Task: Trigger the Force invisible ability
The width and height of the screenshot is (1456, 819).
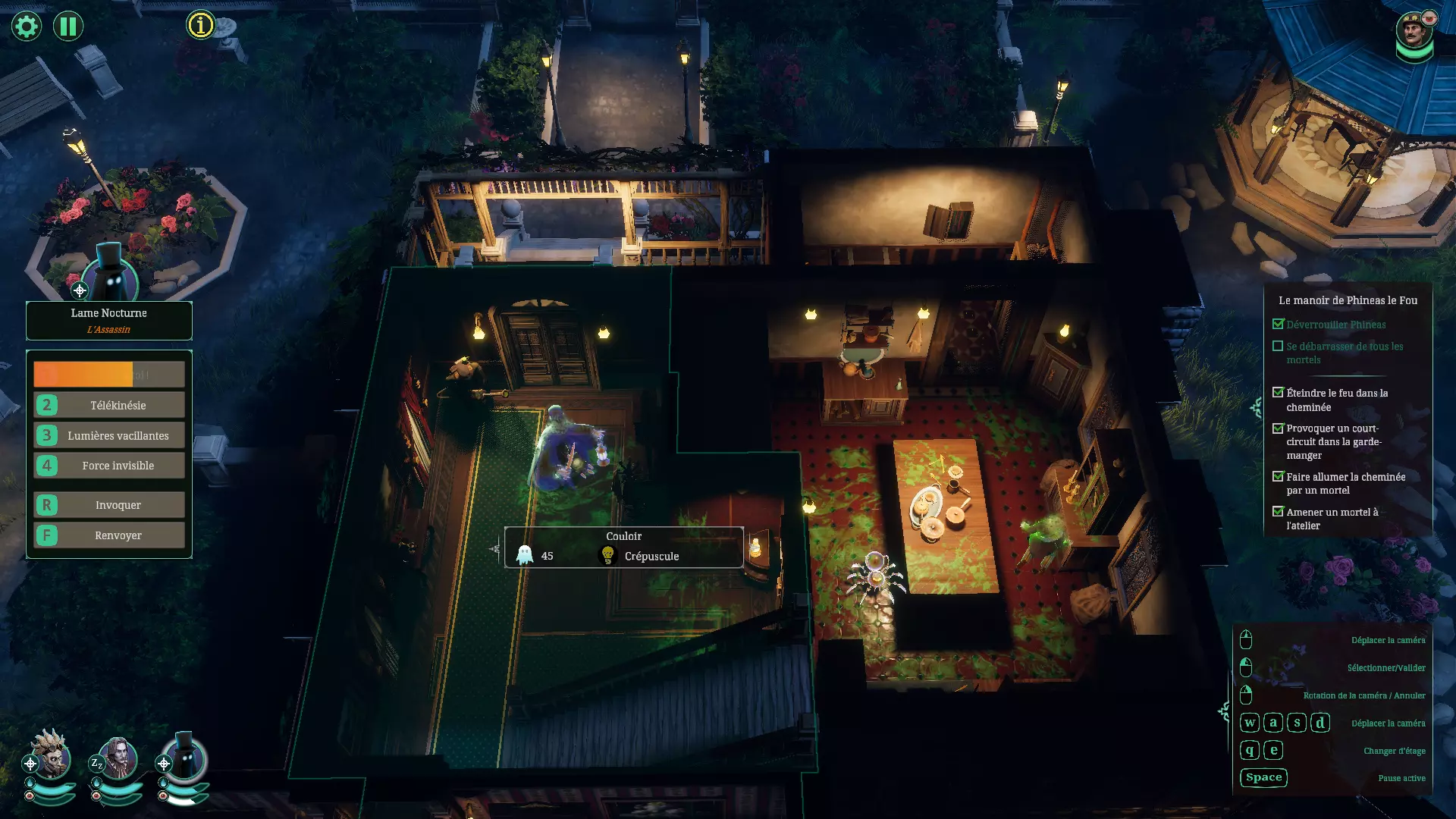Action: (x=109, y=466)
